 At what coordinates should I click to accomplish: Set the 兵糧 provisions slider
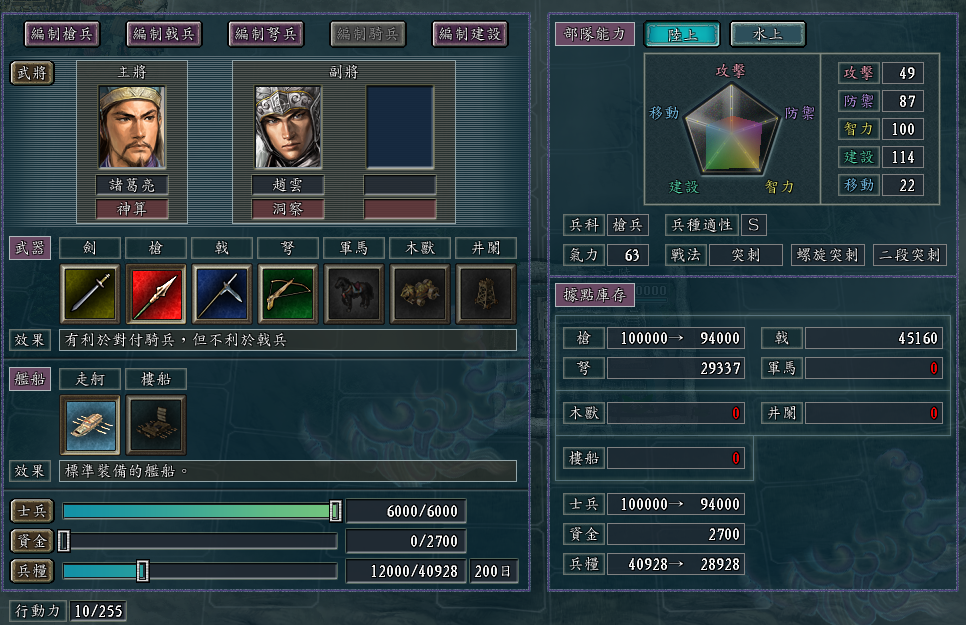pyautogui.click(x=142, y=571)
